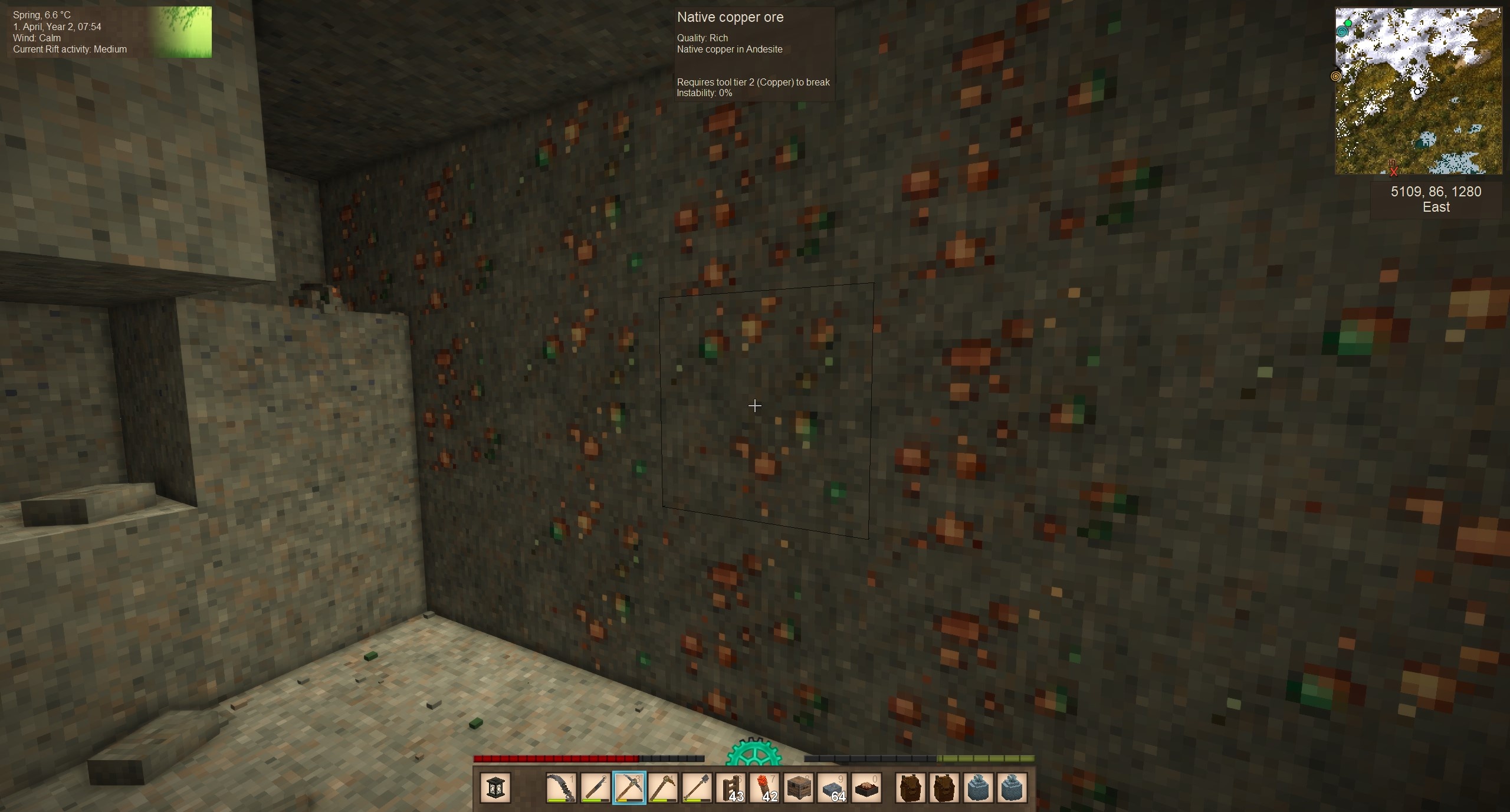
Task: Select the scythe in hotbar slot 1
Action: (x=561, y=788)
